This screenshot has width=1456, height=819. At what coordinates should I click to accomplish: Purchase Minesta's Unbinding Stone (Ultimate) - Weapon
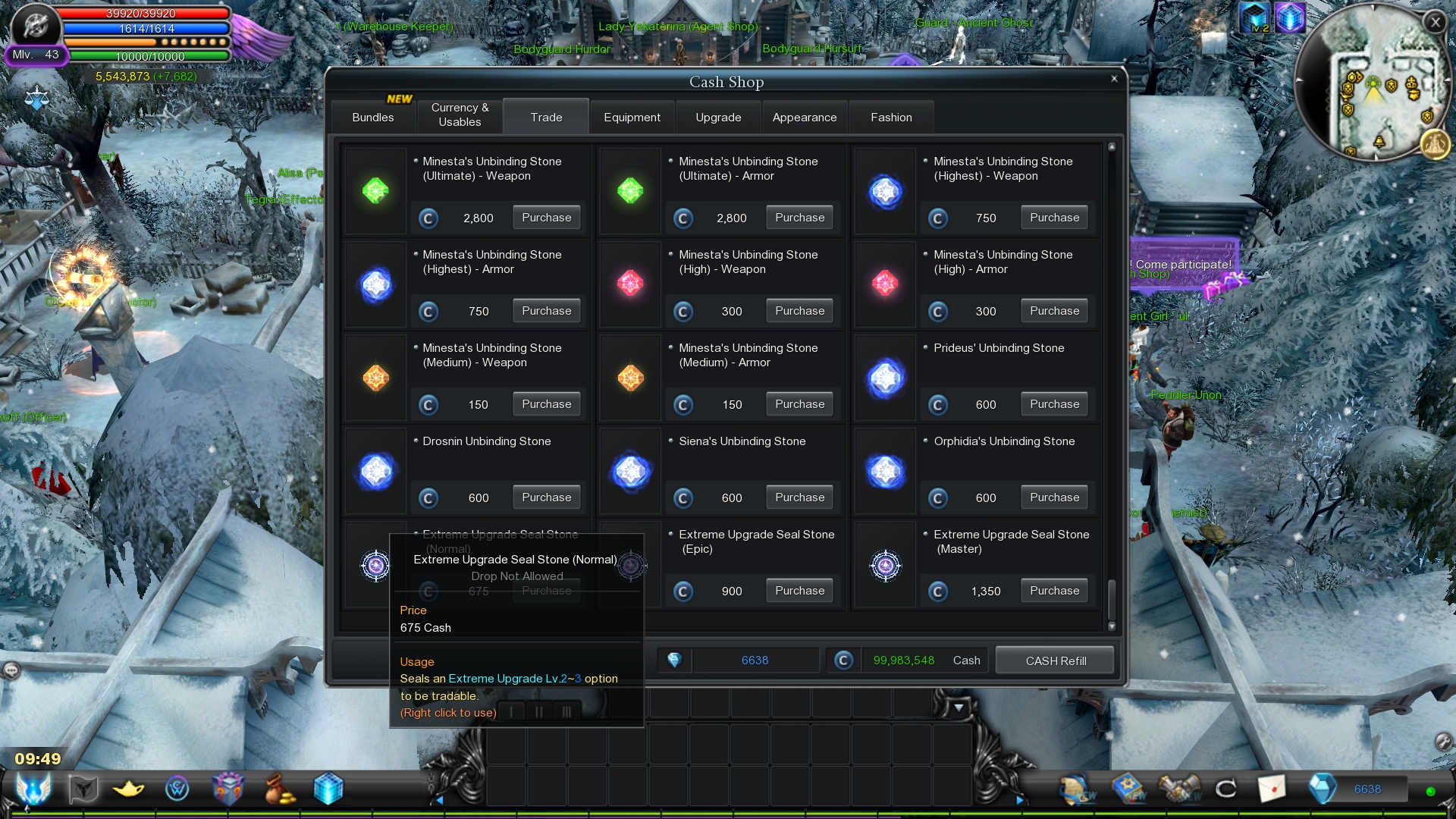pyautogui.click(x=546, y=218)
